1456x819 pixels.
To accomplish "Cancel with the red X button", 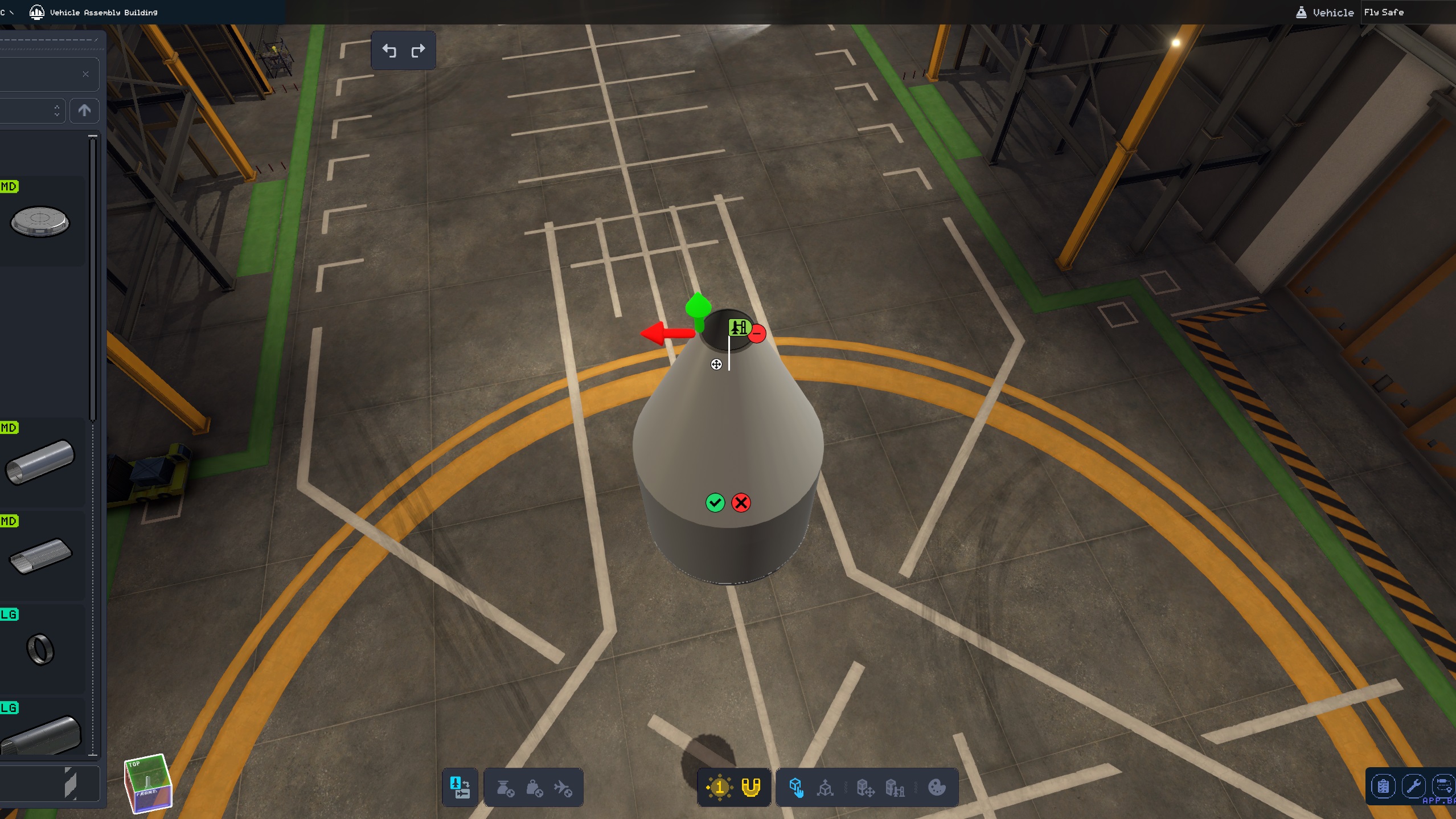I will (x=741, y=502).
